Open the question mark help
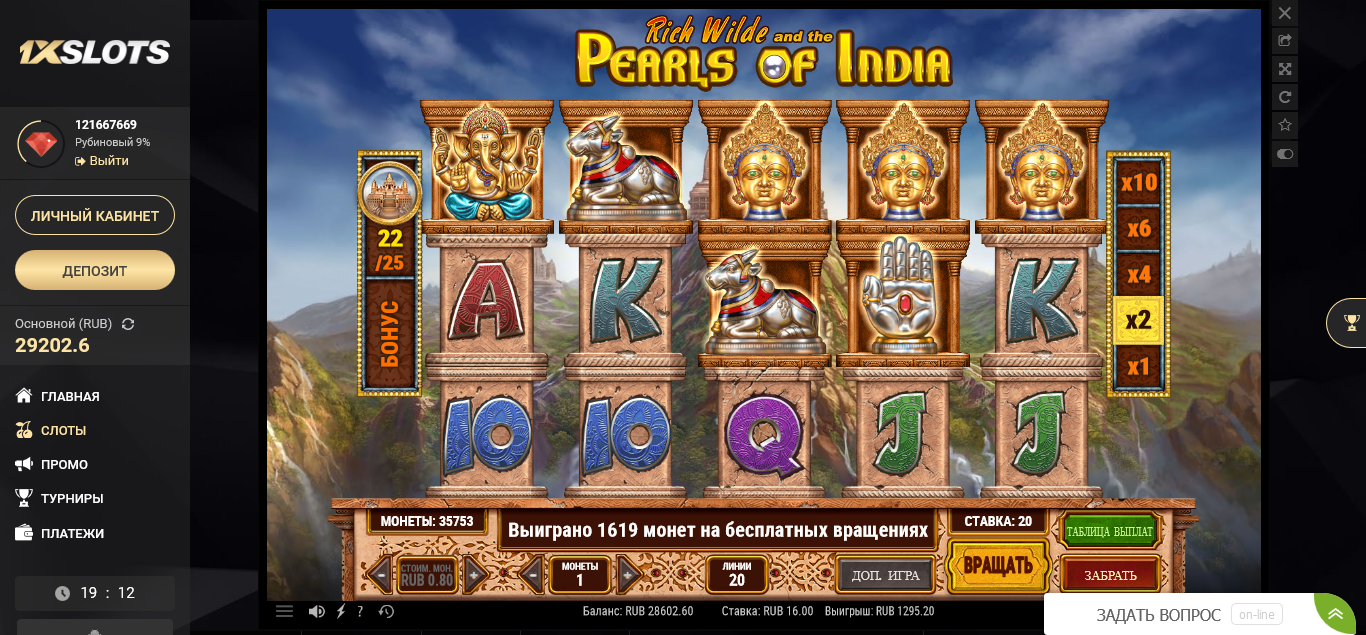Screen dimensions: 1366x635 click(360, 611)
